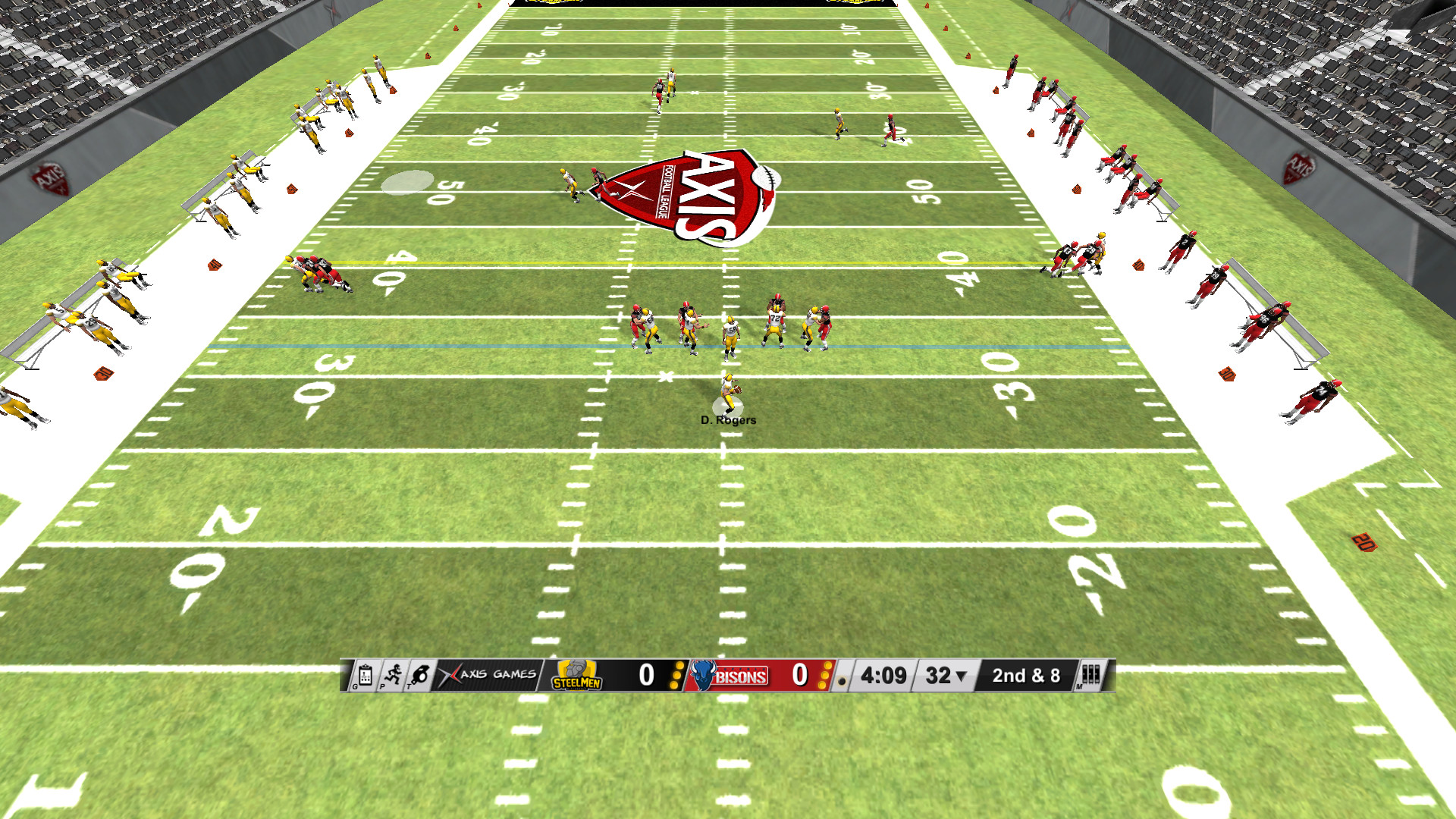1456x819 pixels.
Task: Click the white spot marker near midfield
Action: 407,182
